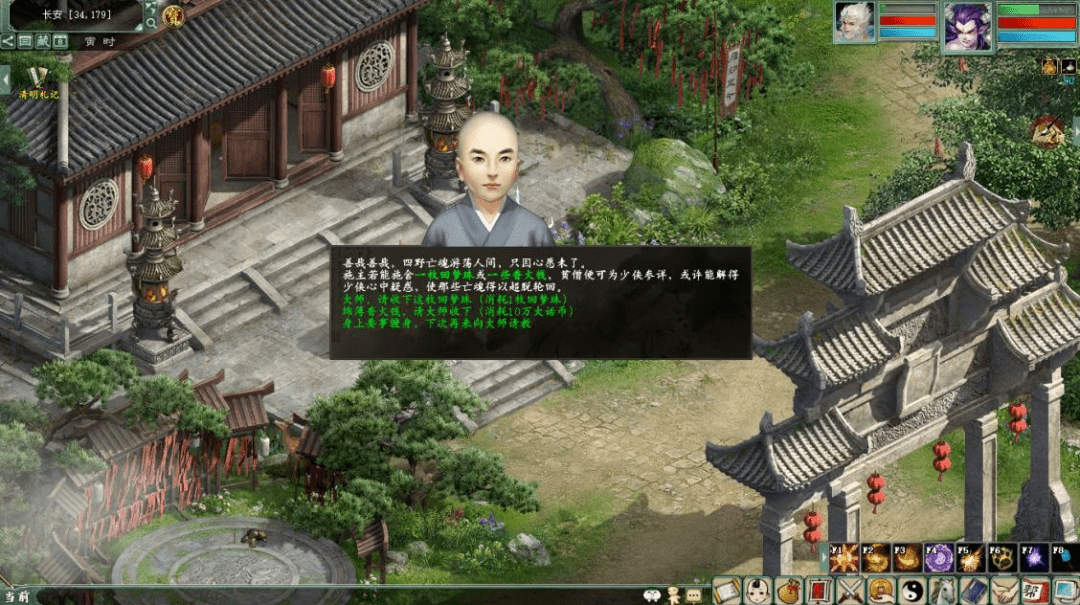Use the F6 golden paw skill
Screen dimensions: 1080x605
pyautogui.click(x=1002, y=558)
